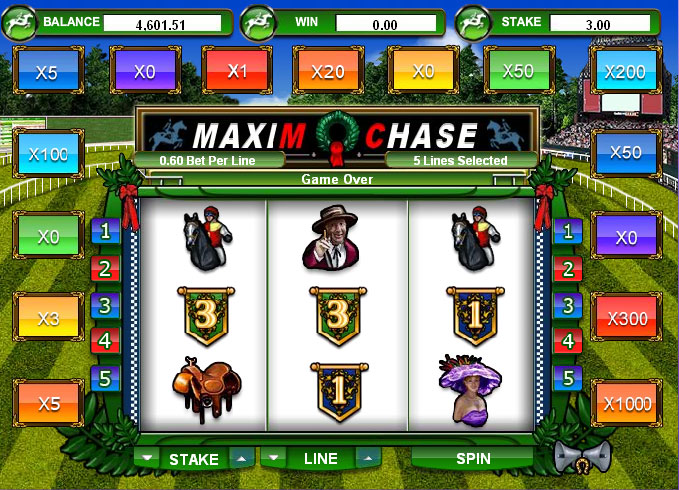Raise the number of lines selected
This screenshot has width=679, height=490.
pos(367,458)
